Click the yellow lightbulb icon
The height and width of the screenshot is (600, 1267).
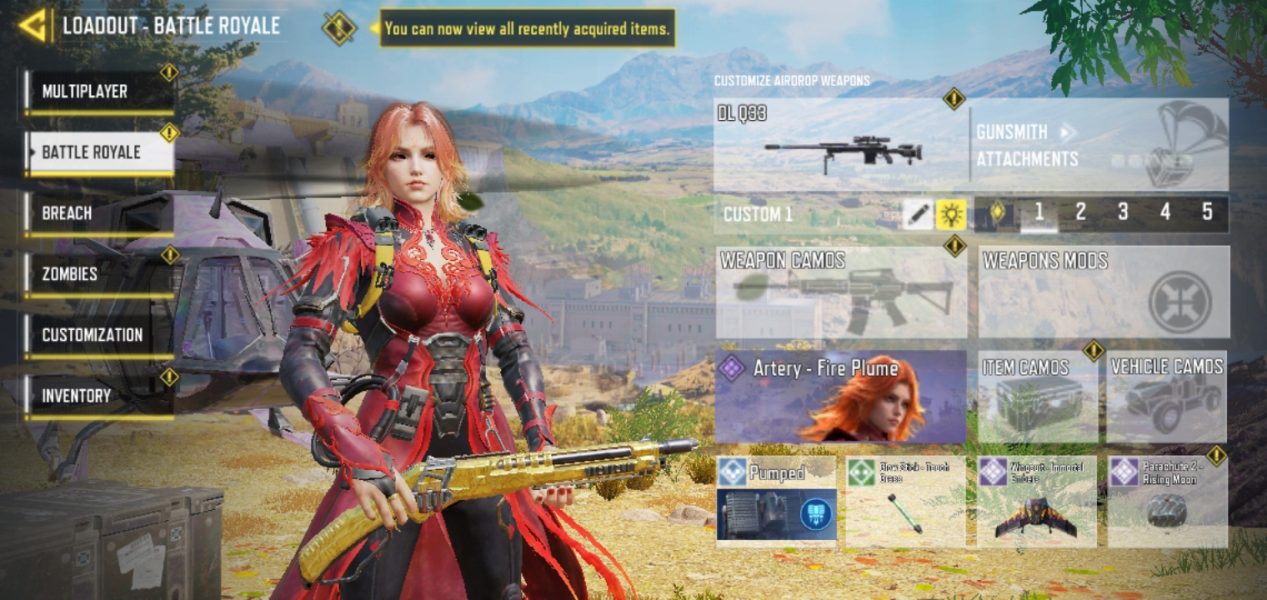[x=951, y=214]
